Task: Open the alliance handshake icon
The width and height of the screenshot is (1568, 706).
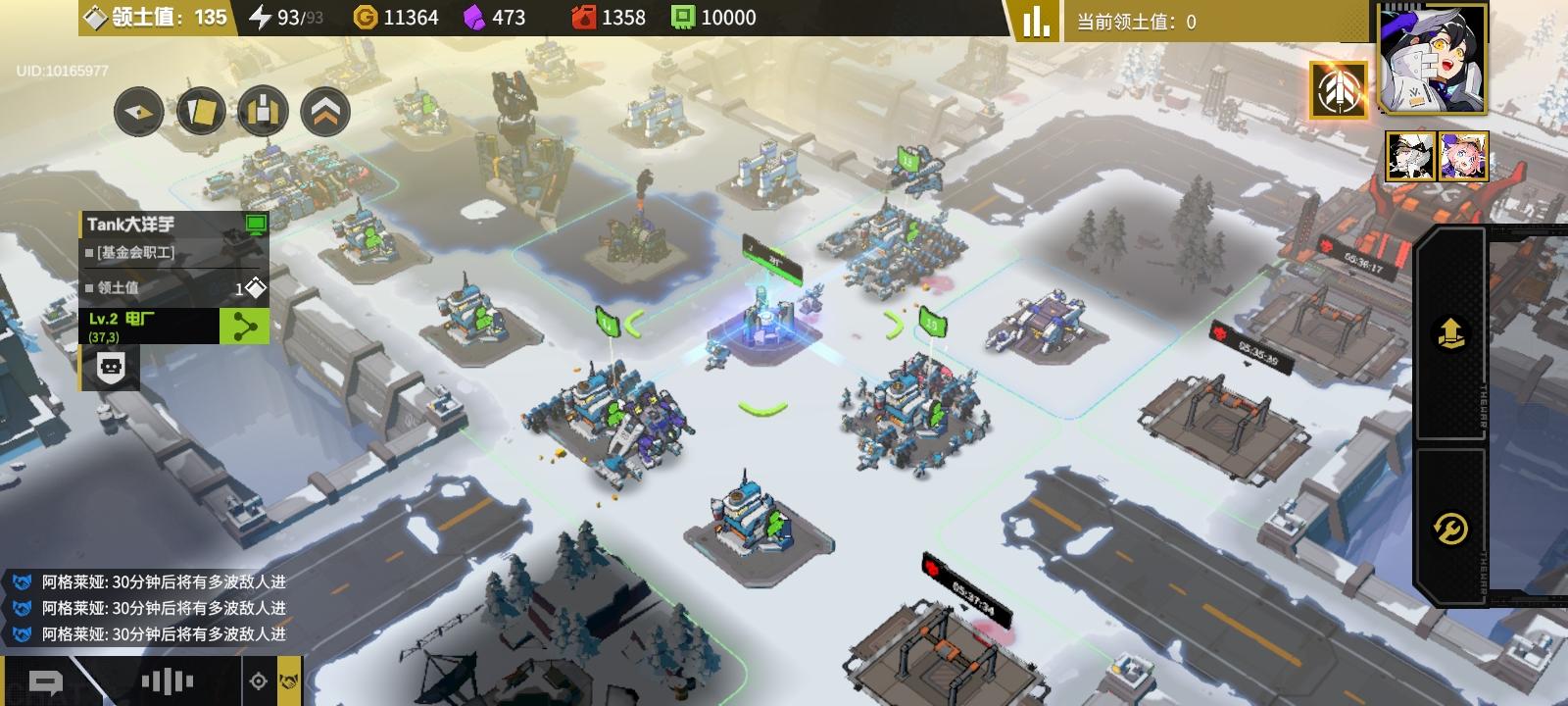Action: [x=286, y=683]
